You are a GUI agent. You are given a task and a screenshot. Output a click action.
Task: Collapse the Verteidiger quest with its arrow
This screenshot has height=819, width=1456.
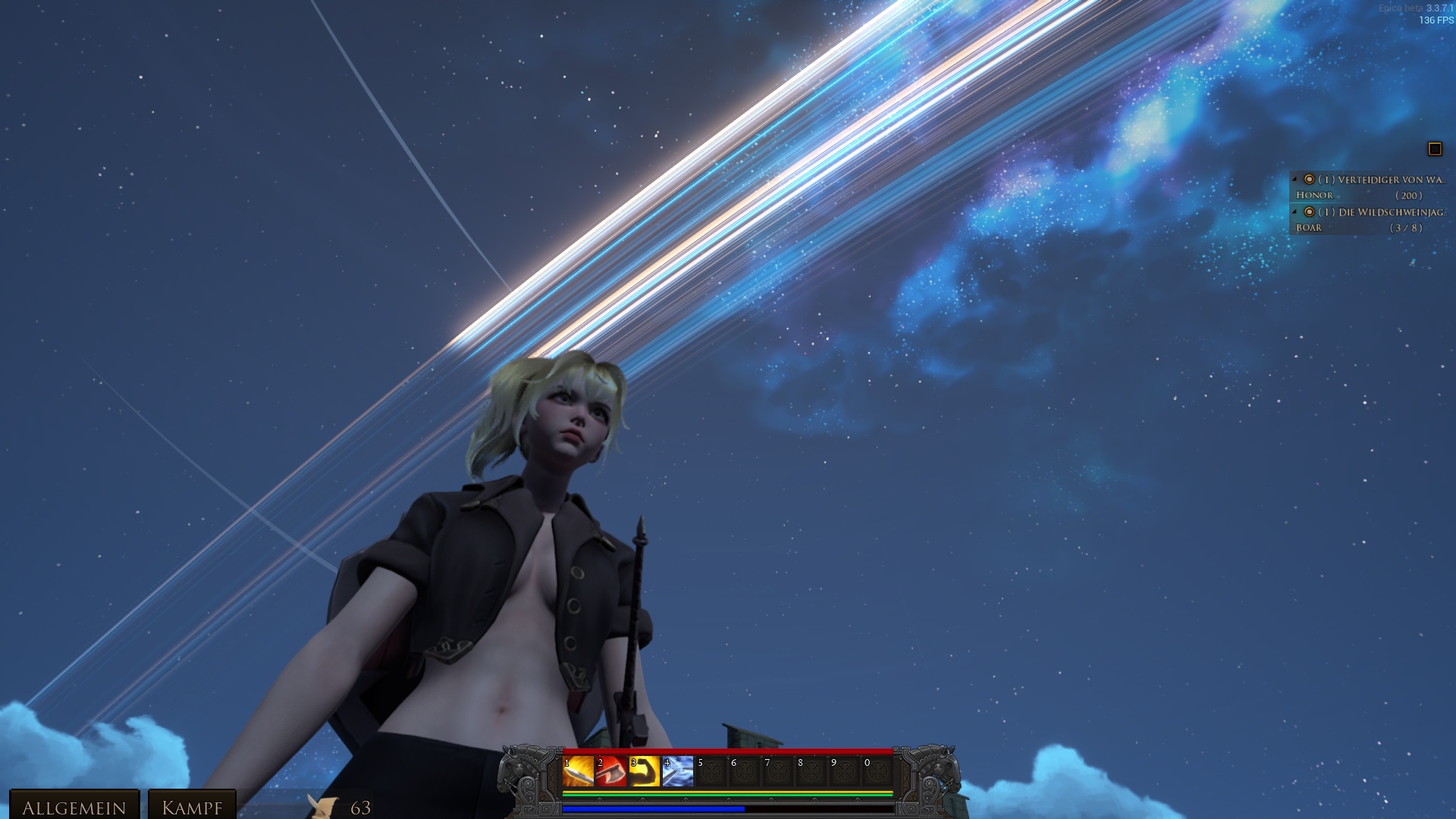coord(1295,179)
